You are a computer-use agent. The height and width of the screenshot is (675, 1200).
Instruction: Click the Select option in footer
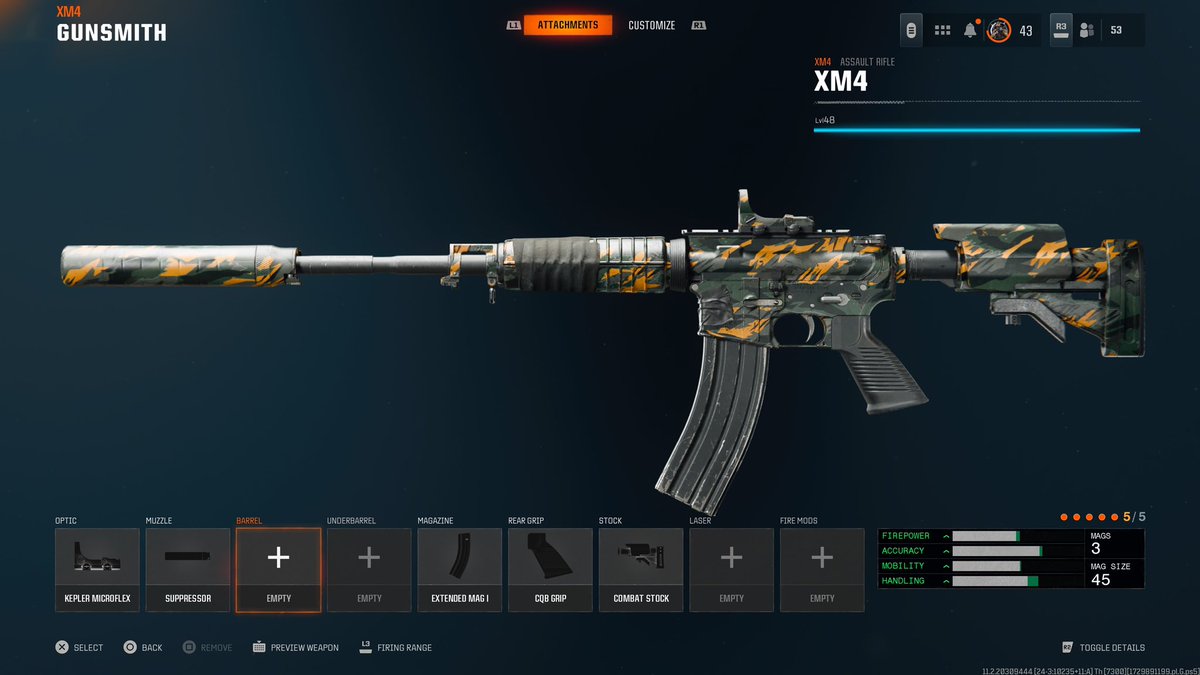point(79,648)
